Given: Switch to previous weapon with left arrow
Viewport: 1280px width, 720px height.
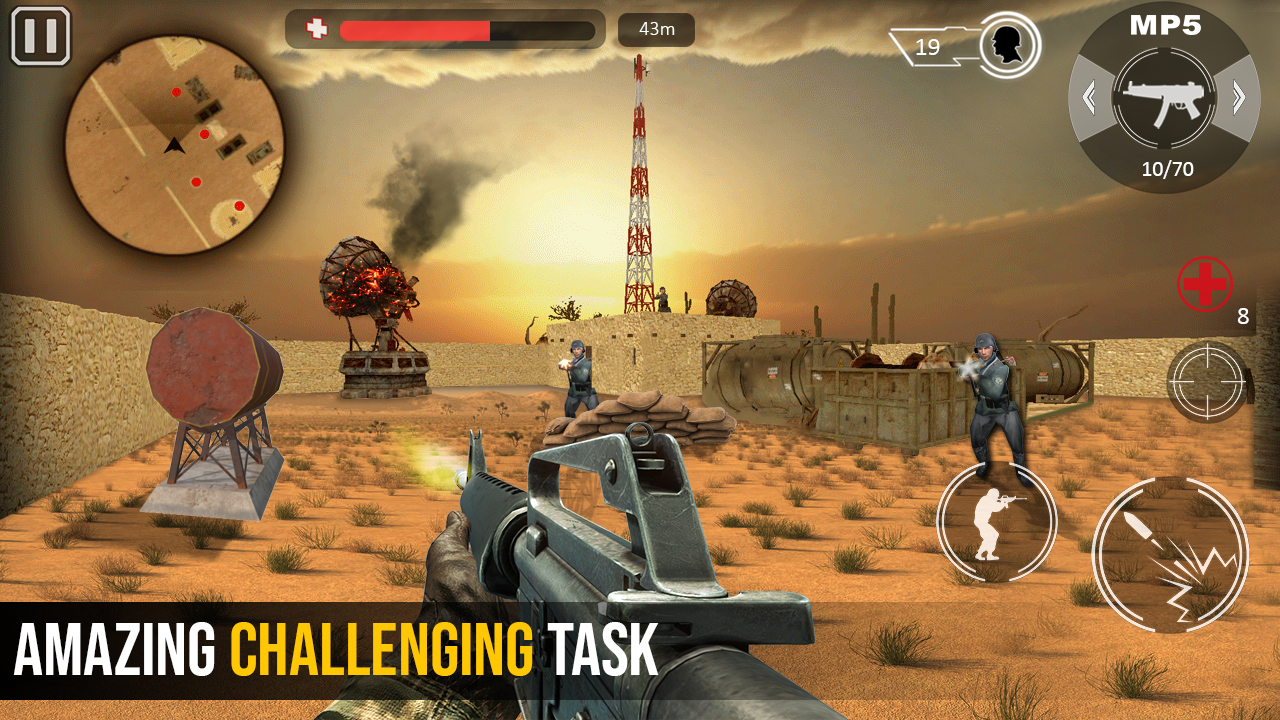Looking at the screenshot, I should tap(1087, 97).
